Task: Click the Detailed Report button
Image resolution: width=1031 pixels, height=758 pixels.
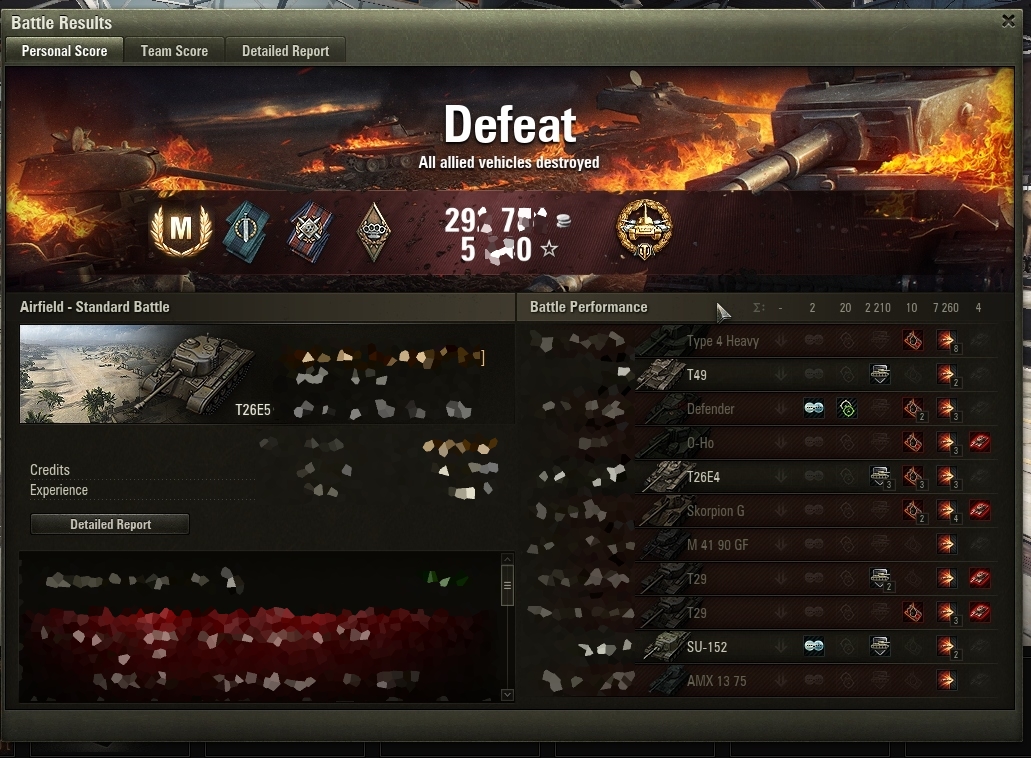Action: point(110,524)
